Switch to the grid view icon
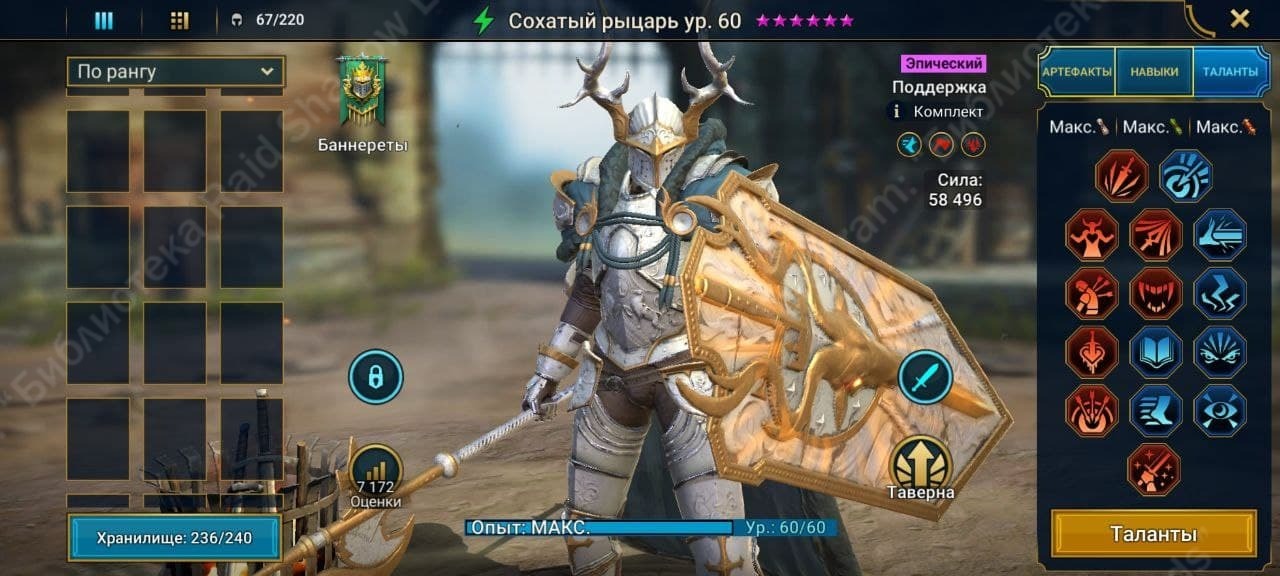This screenshot has height=576, width=1280. click(x=180, y=20)
